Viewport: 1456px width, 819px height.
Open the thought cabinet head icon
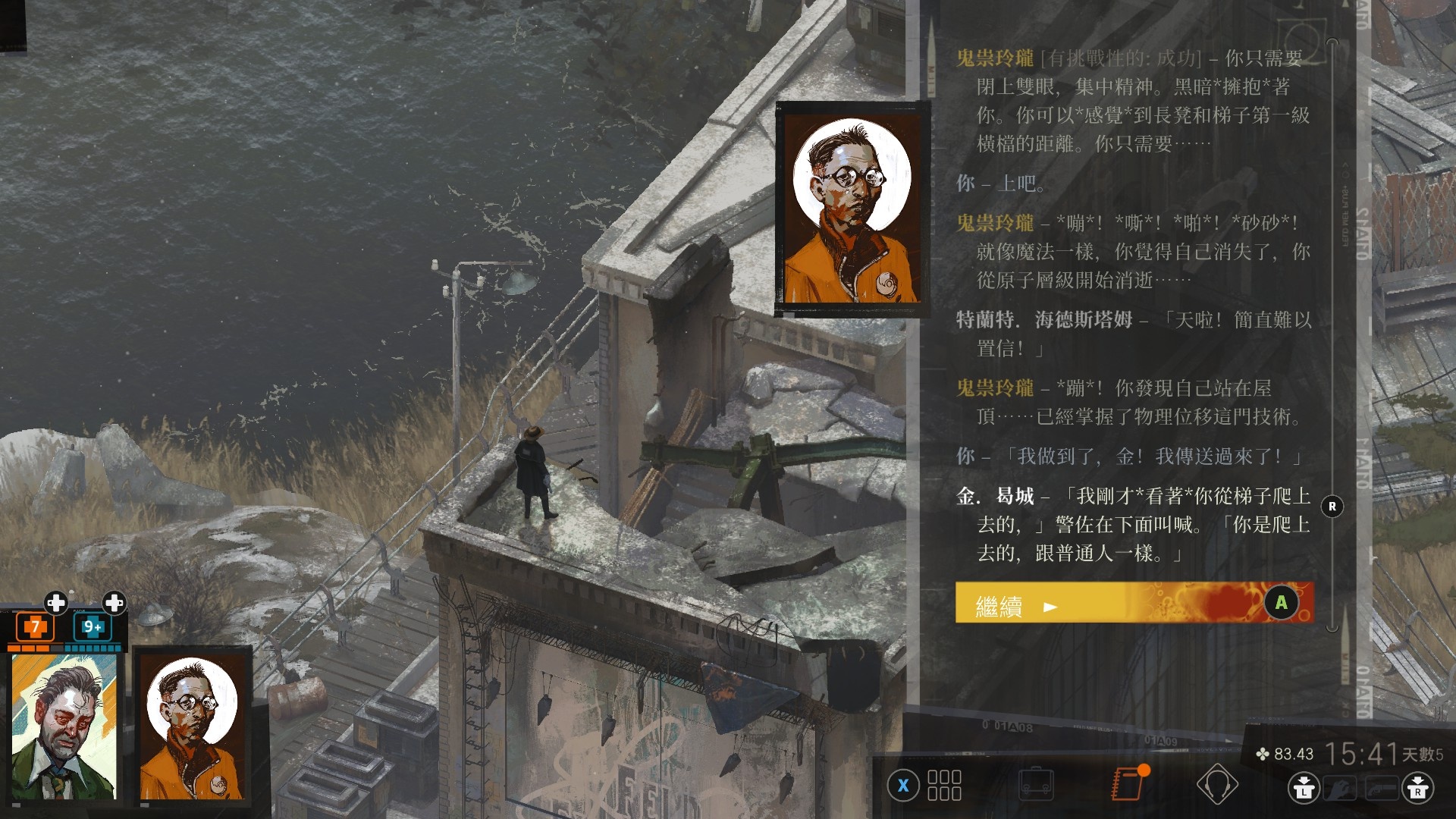pos(1216,784)
